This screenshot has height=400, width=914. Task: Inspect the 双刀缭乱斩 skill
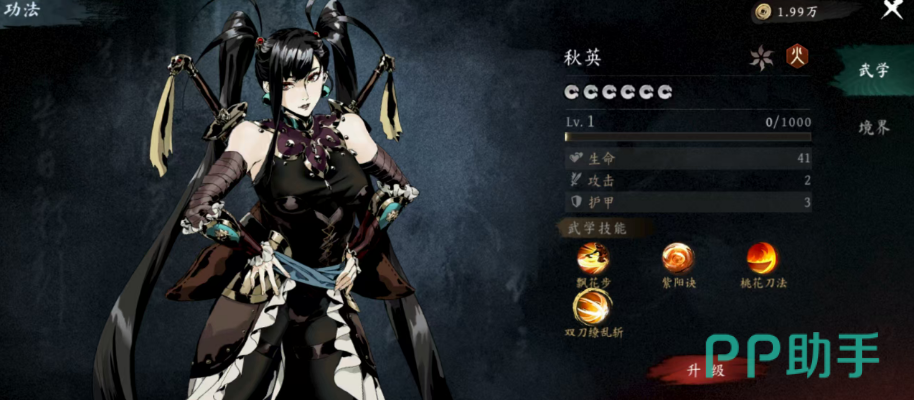click(x=593, y=304)
